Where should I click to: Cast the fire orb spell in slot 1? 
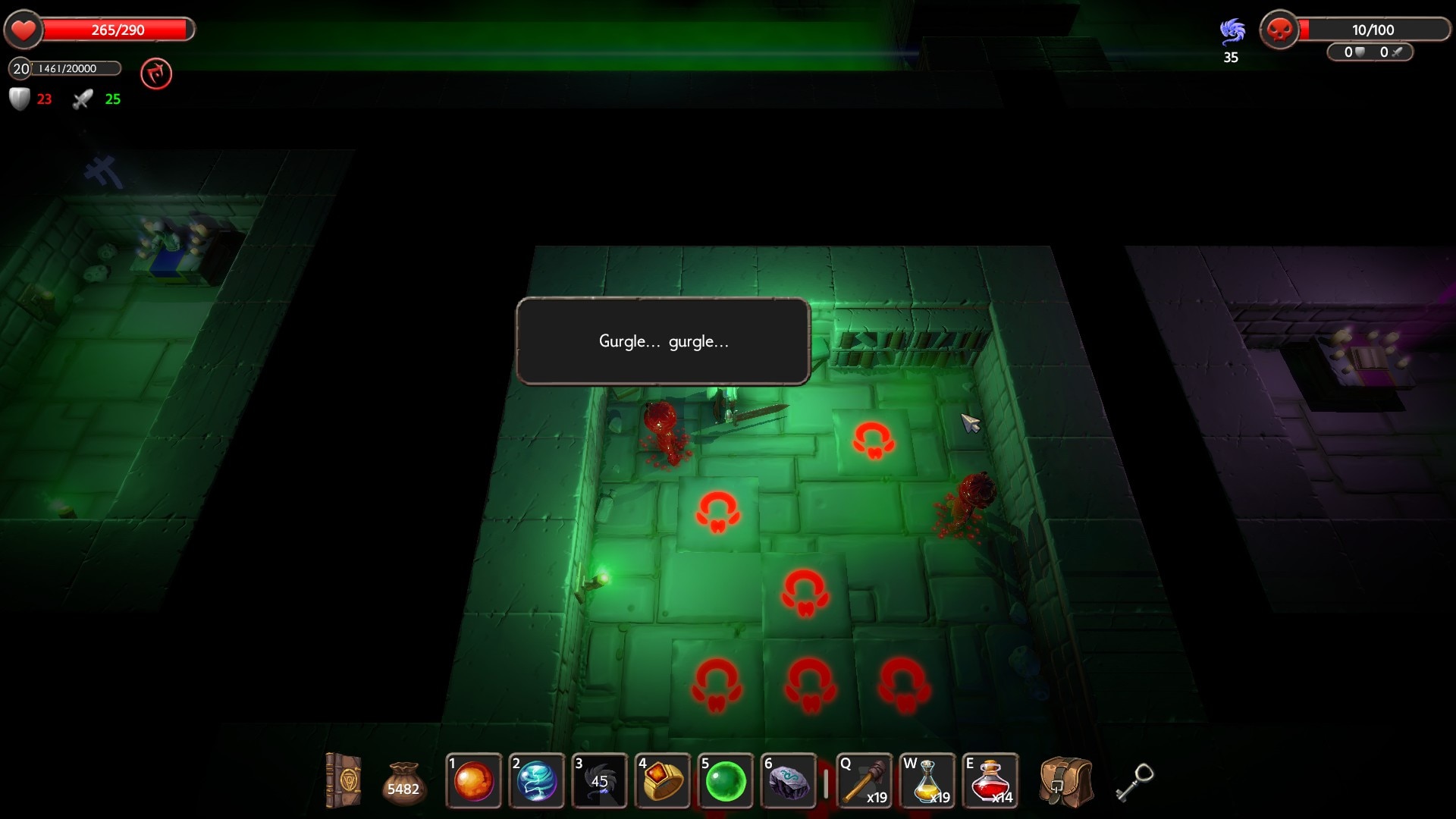point(473,780)
